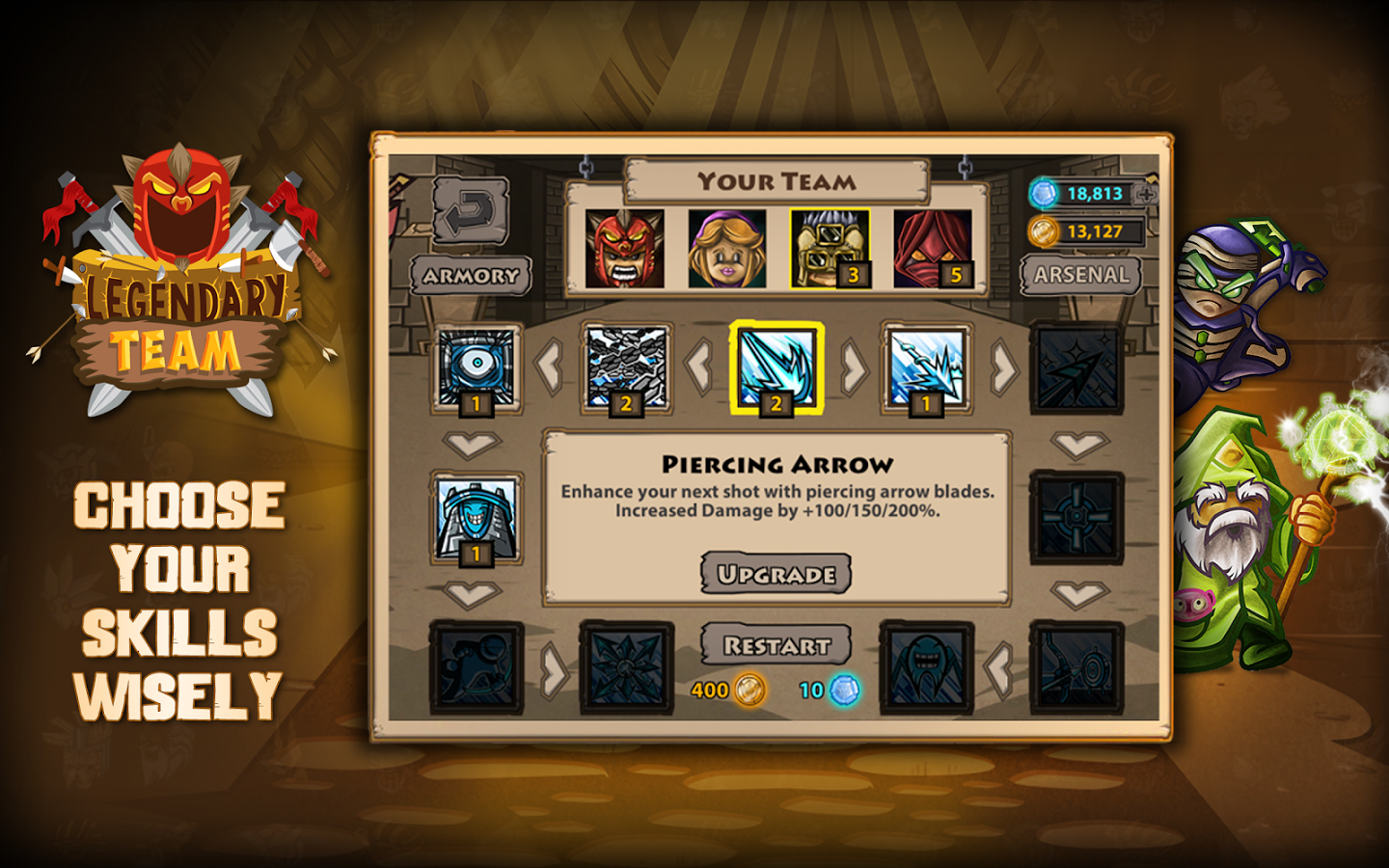Screen dimensions: 1389x868
Task: Select the goggled archer hero portrait
Action: point(830,249)
